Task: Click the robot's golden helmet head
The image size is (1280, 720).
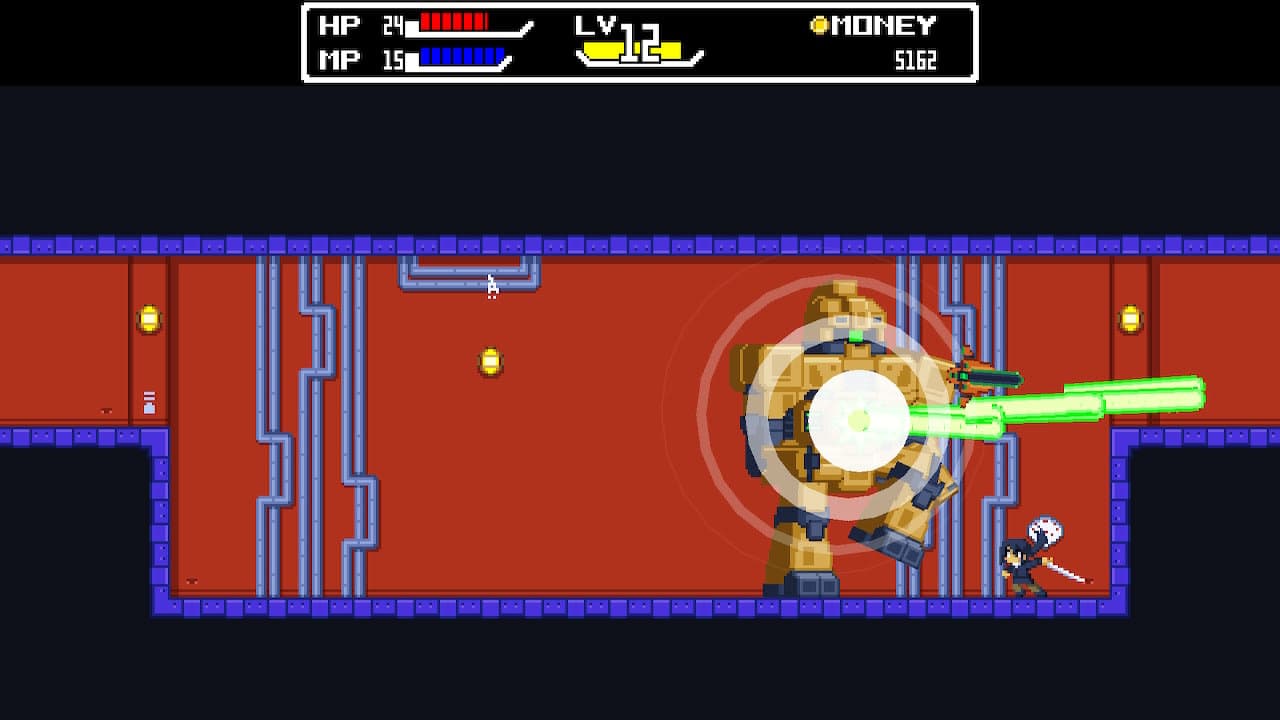Action: pos(848,305)
